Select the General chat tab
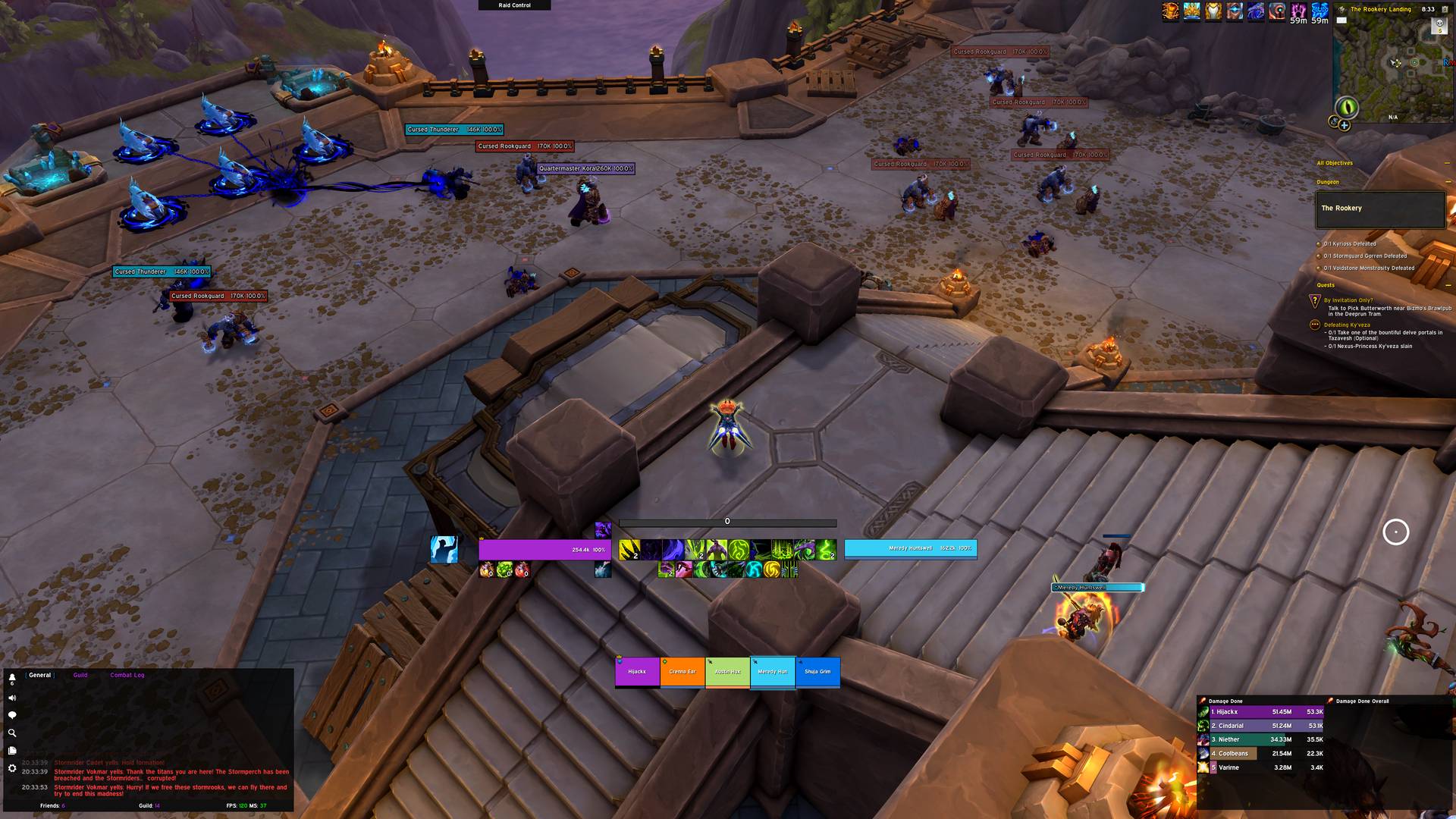1456x819 pixels. click(39, 675)
